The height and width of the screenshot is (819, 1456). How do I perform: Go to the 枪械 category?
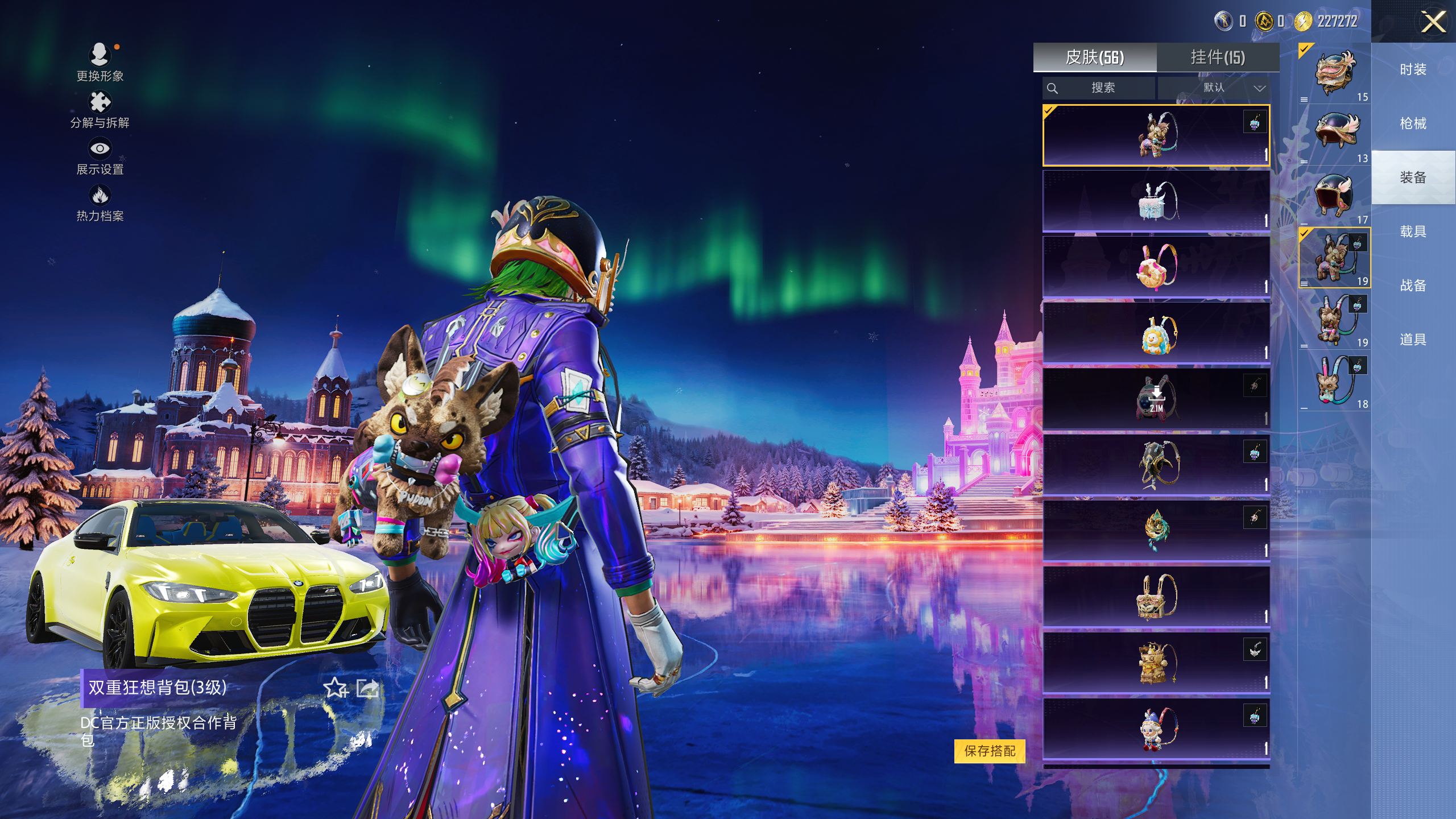[x=1413, y=123]
